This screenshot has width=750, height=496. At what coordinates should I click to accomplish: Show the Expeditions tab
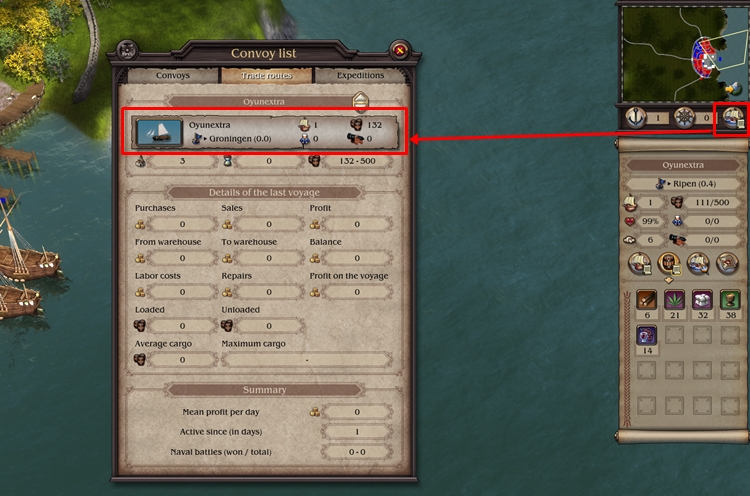(x=358, y=75)
